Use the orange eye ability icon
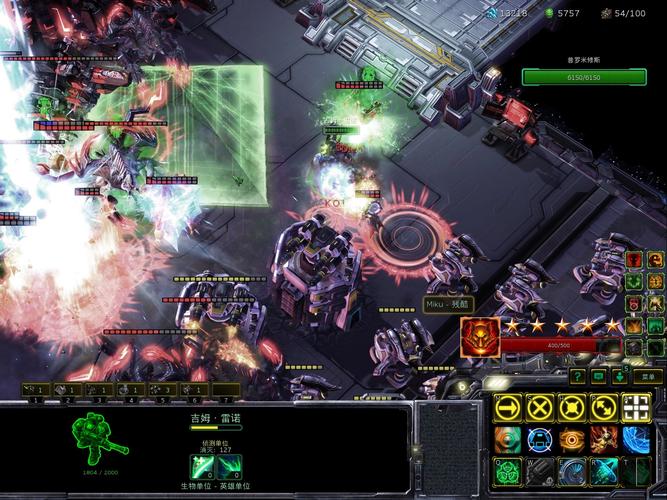The width and height of the screenshot is (667, 500). [572, 439]
